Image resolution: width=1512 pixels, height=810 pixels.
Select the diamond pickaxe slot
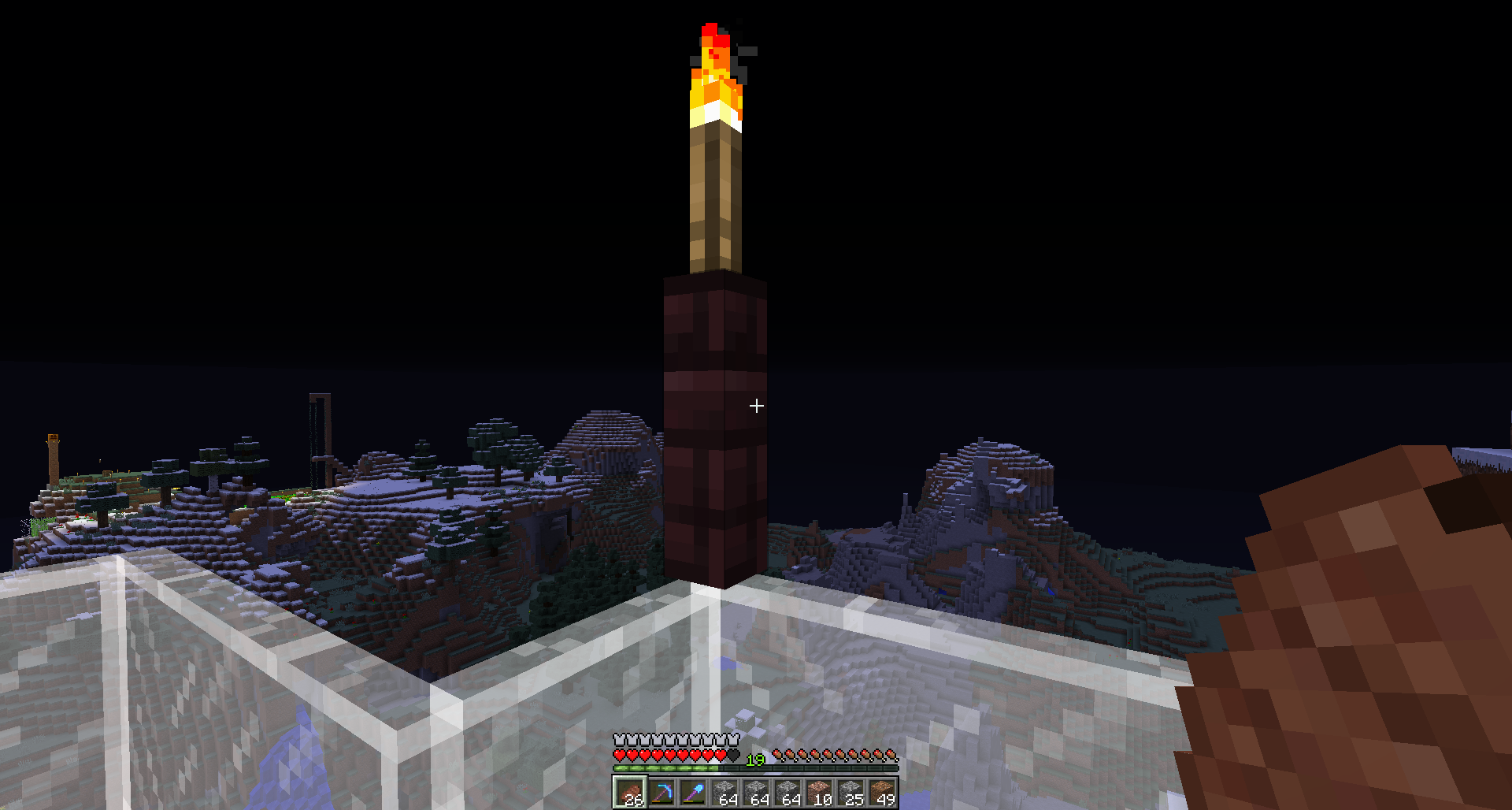point(661,793)
